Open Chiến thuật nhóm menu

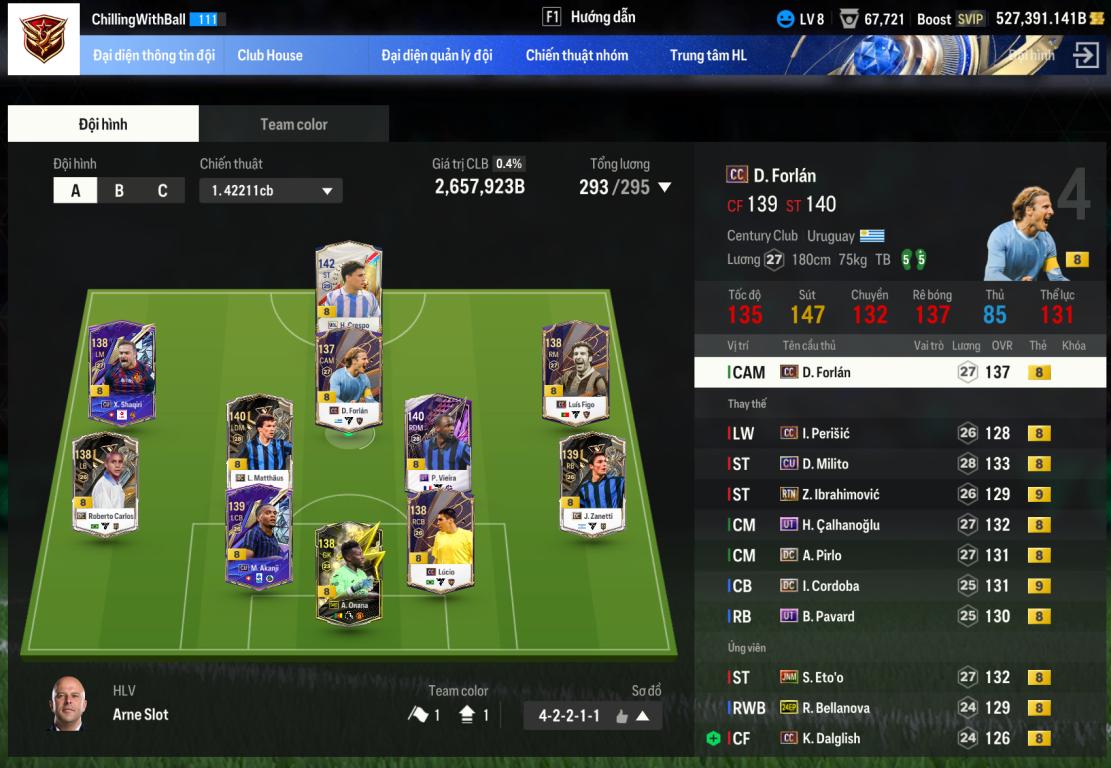(x=577, y=56)
